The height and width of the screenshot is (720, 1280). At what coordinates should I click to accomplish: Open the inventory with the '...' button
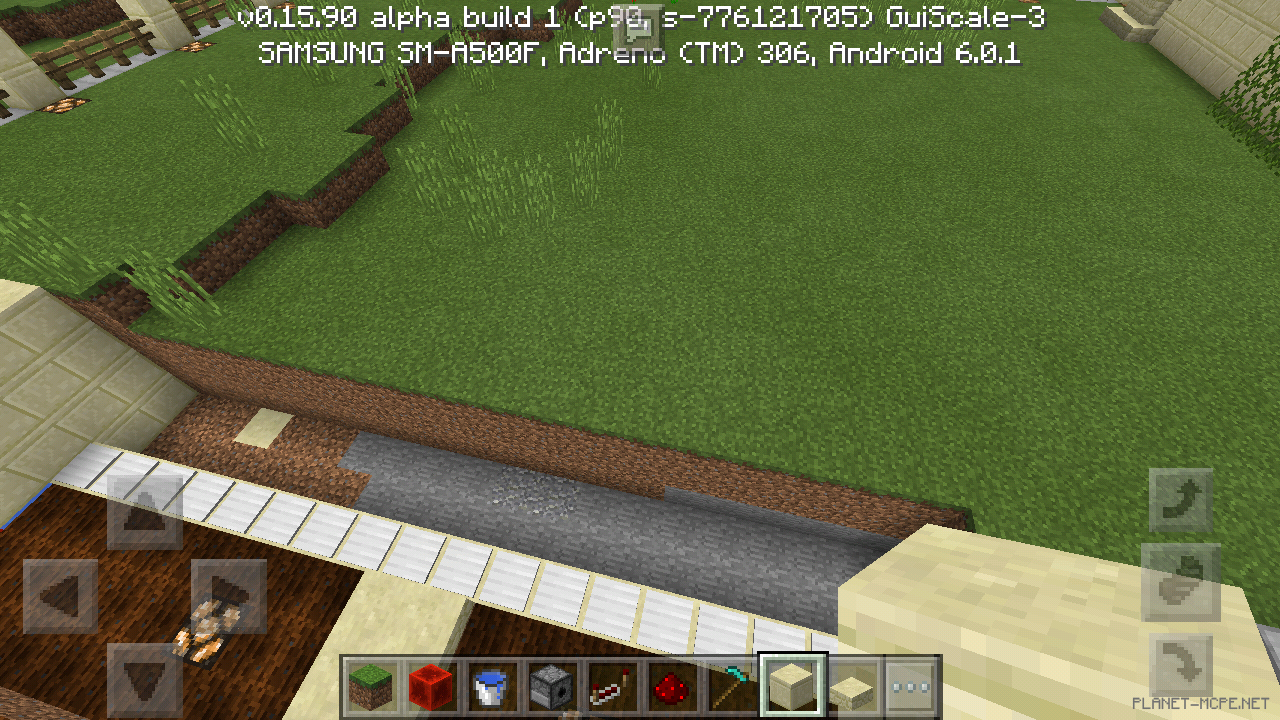click(x=912, y=685)
